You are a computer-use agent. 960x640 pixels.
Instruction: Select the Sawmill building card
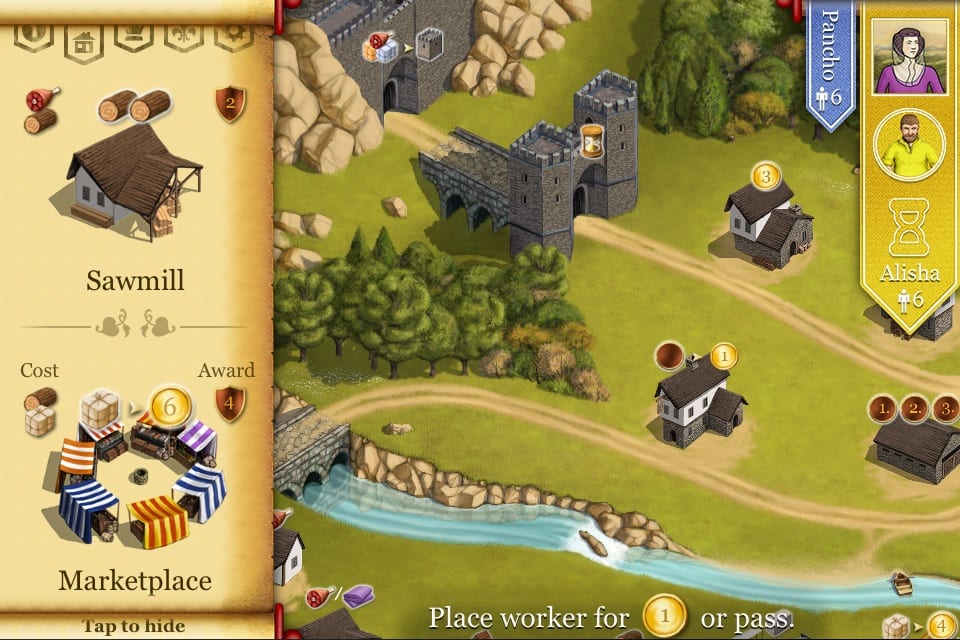pyautogui.click(x=134, y=190)
